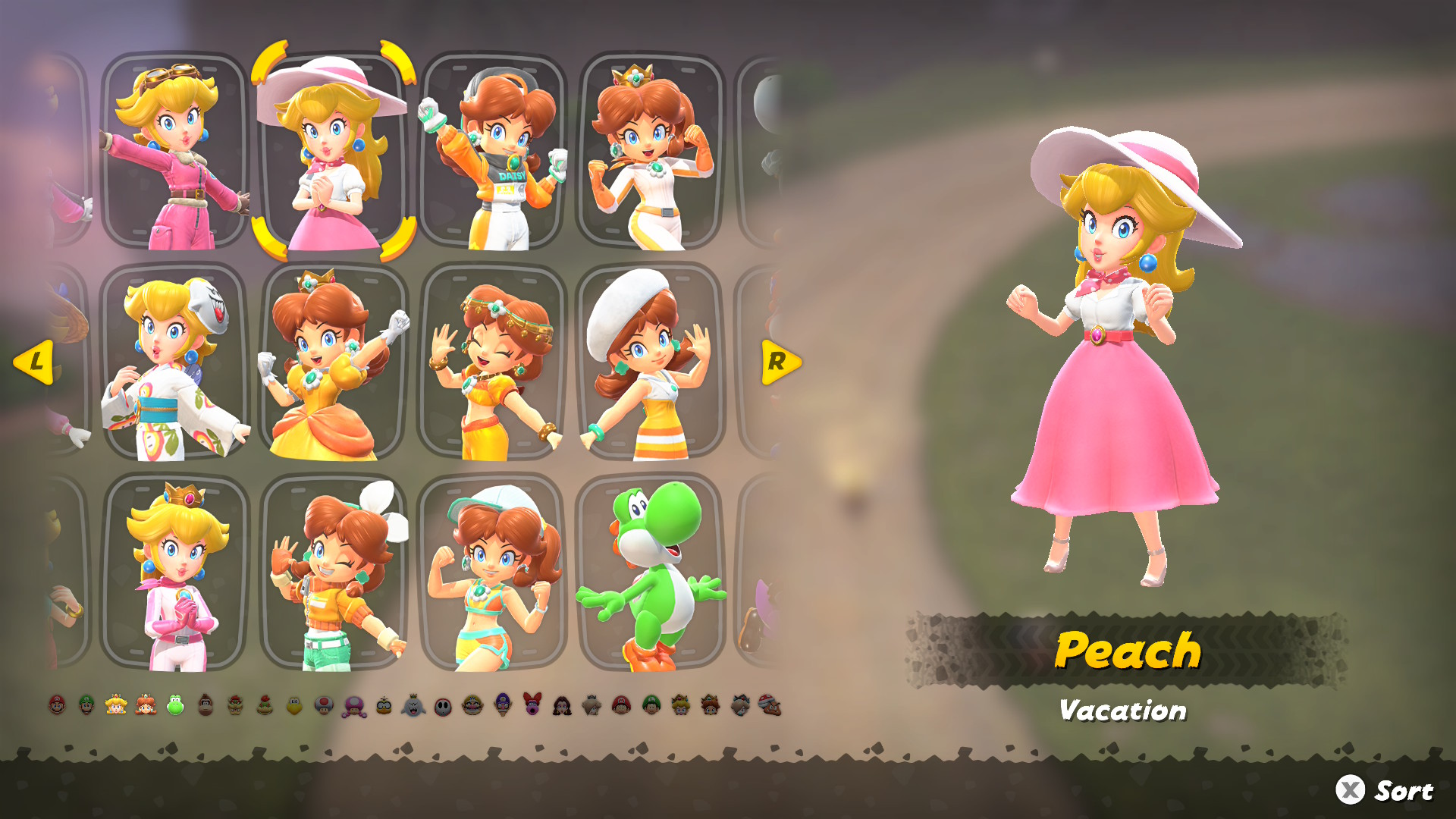This screenshot has width=1456, height=819.
Task: Select Daisy in her classic yellow gown
Action: (x=334, y=362)
